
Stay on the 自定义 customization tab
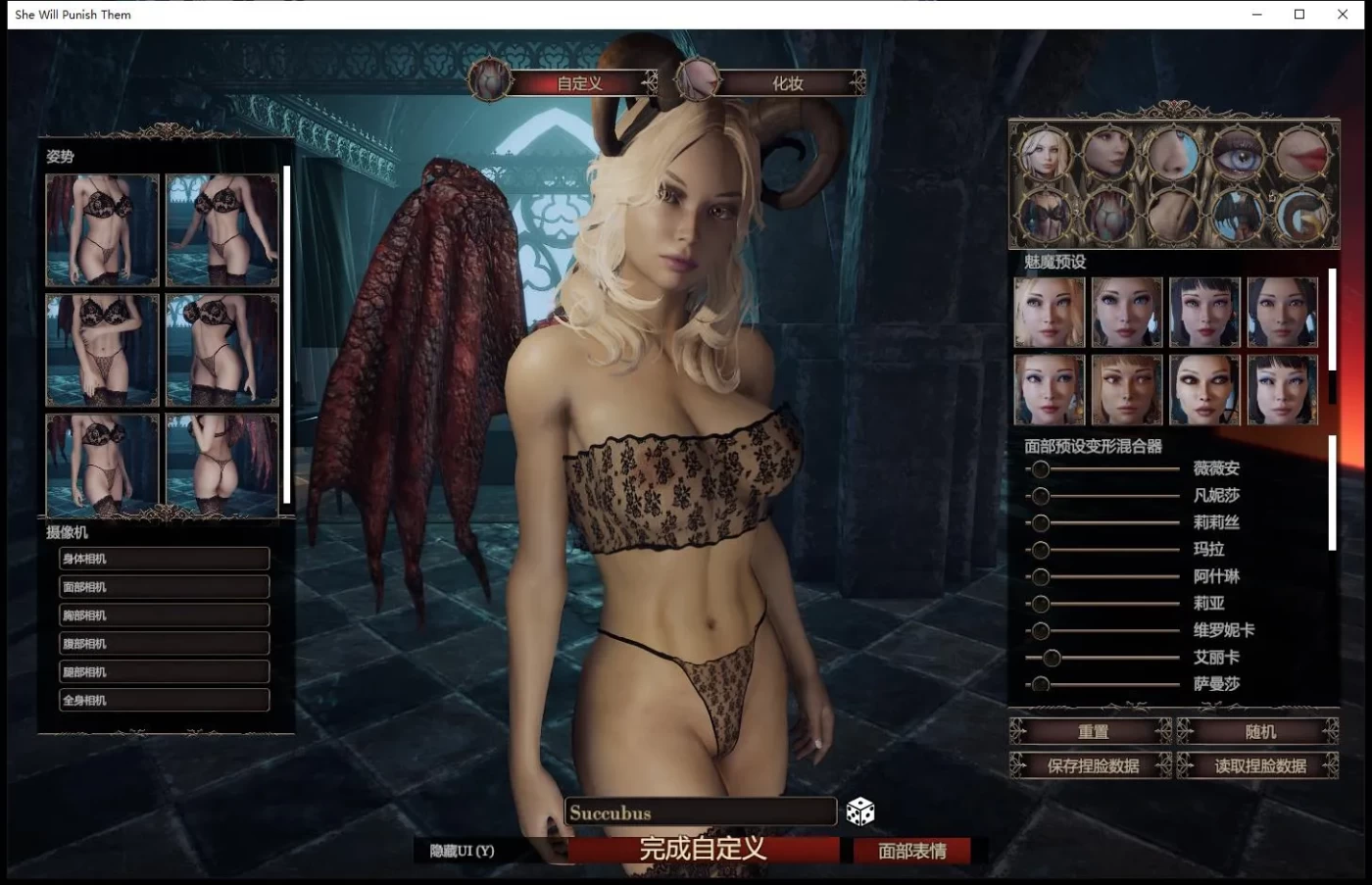coord(578,83)
